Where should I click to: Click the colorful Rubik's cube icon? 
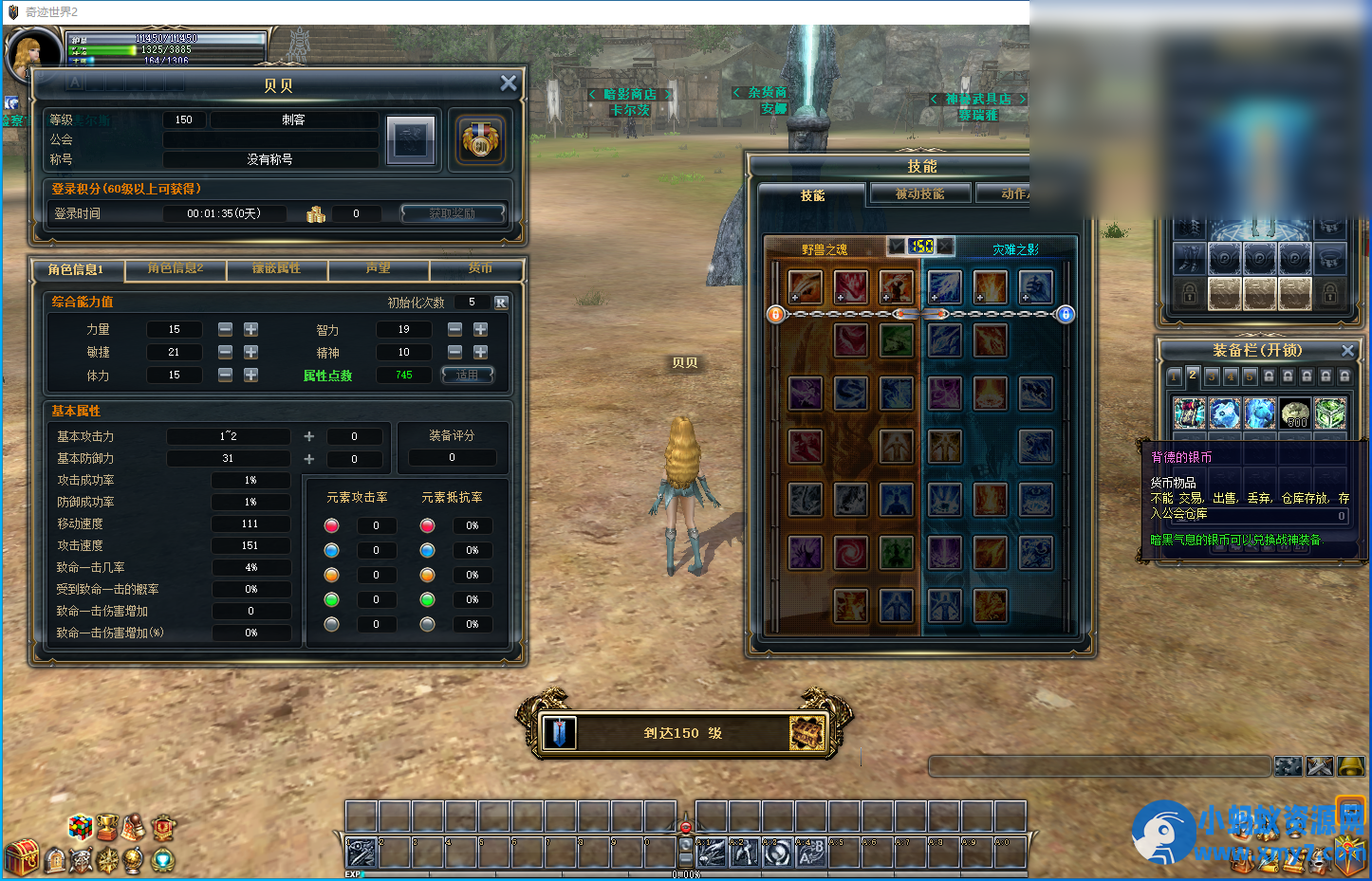click(81, 827)
